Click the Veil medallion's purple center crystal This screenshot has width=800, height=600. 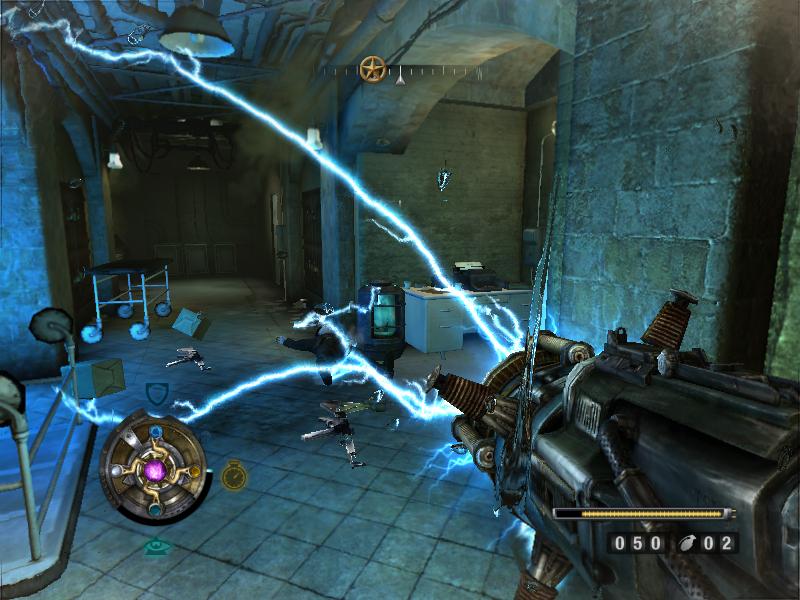[154, 469]
